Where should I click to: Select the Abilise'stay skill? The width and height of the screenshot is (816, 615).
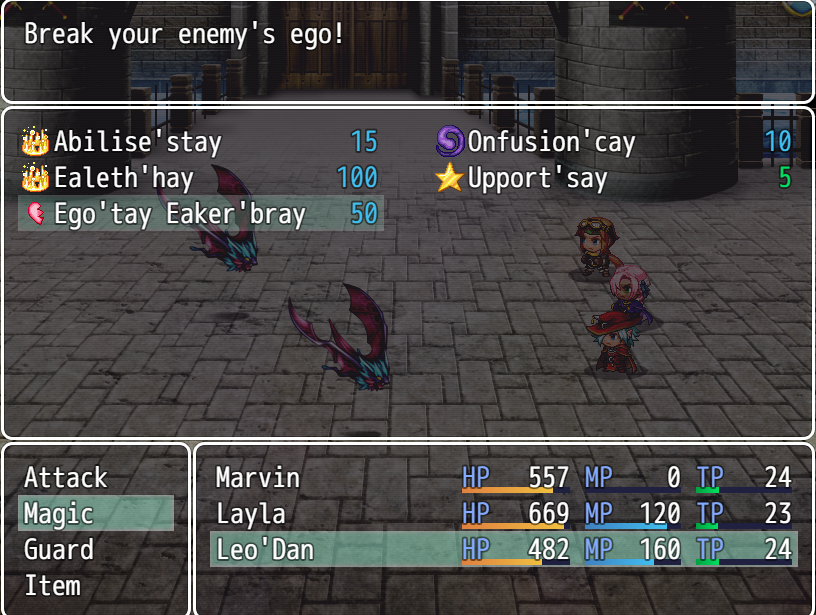200,142
